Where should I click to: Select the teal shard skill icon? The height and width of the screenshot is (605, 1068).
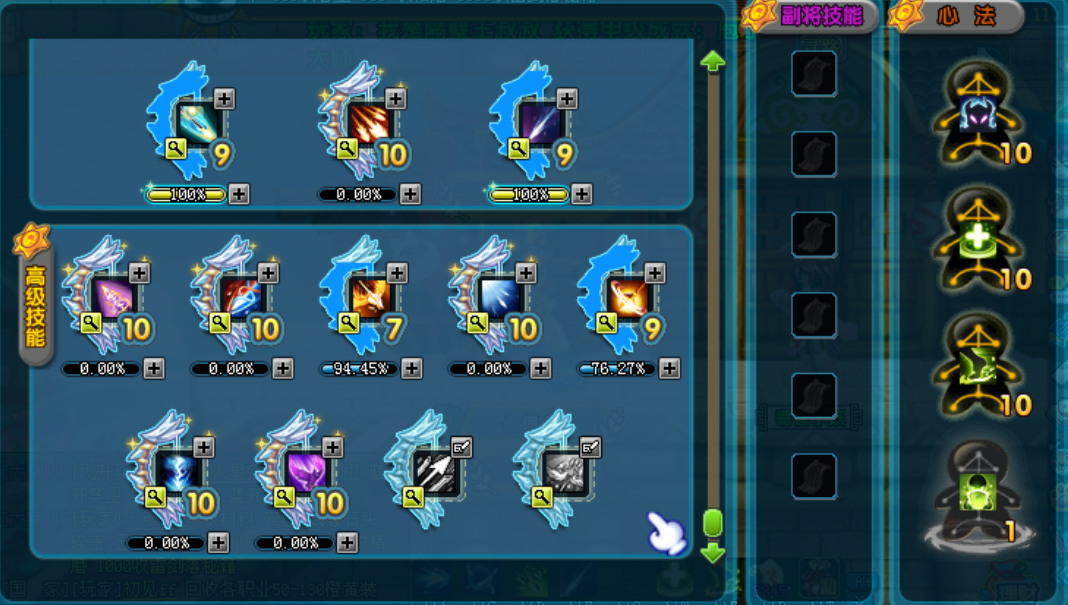click(200, 123)
